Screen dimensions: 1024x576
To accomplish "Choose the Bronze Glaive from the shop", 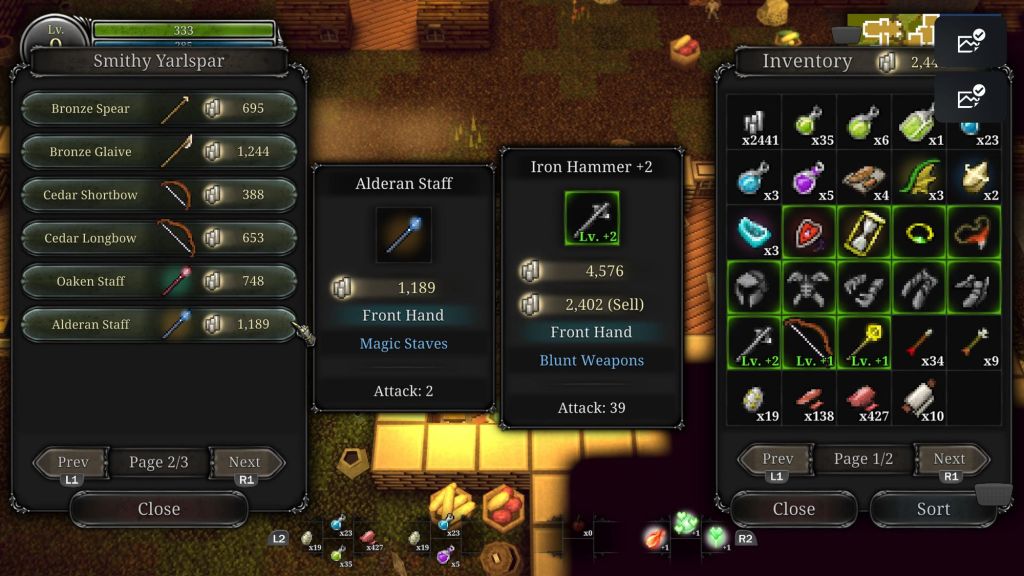I will point(159,152).
